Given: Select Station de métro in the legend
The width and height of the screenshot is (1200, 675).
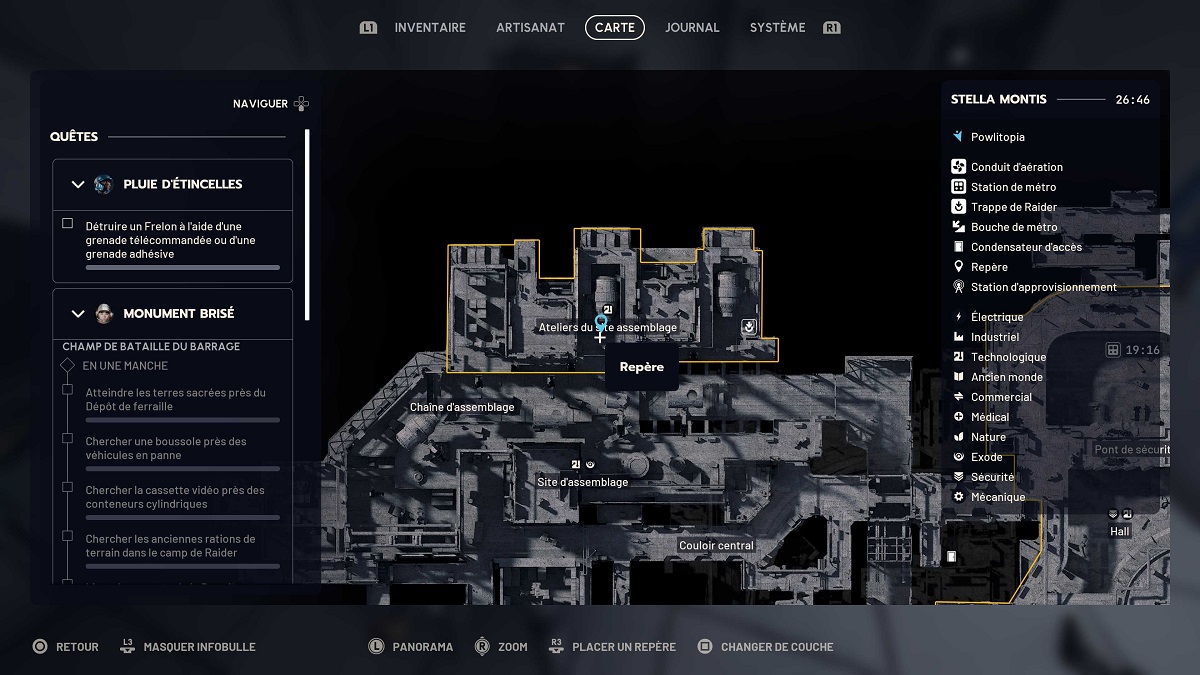Looking at the screenshot, I should tap(1013, 187).
